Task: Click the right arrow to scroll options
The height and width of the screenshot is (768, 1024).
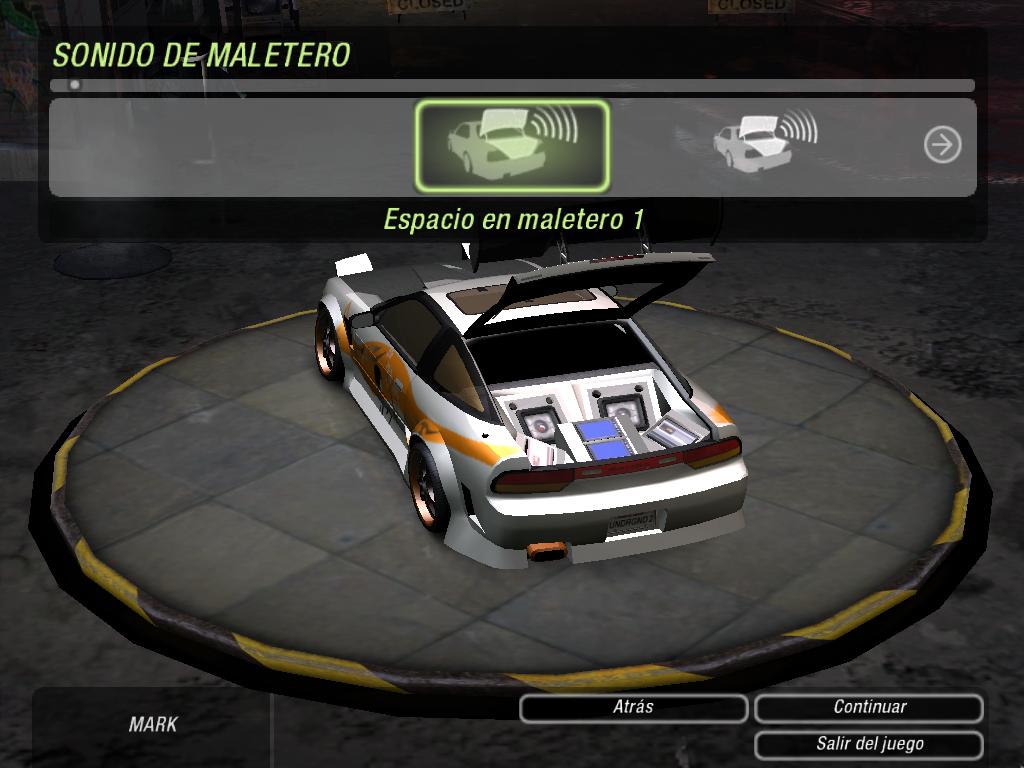Action: pos(941,145)
